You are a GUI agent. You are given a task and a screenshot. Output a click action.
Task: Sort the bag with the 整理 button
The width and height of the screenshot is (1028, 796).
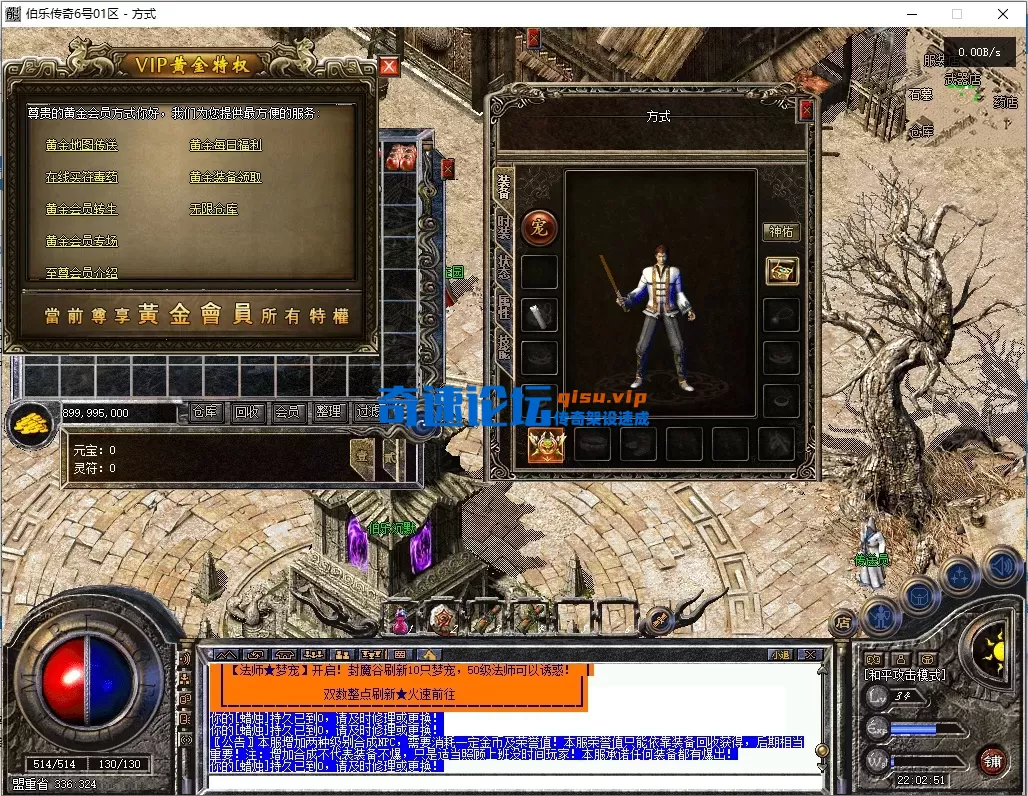coord(328,412)
